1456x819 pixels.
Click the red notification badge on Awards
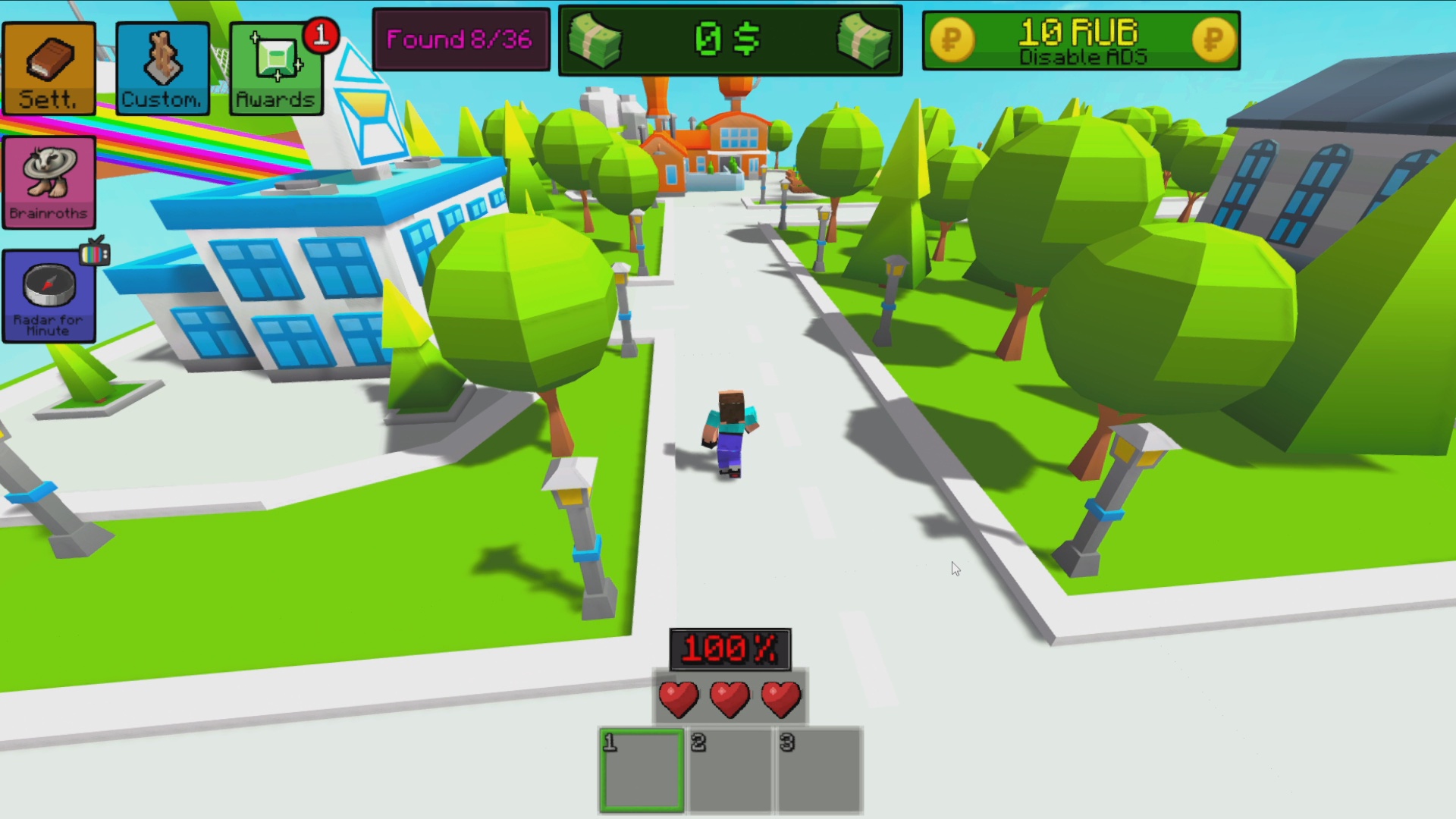pyautogui.click(x=322, y=34)
